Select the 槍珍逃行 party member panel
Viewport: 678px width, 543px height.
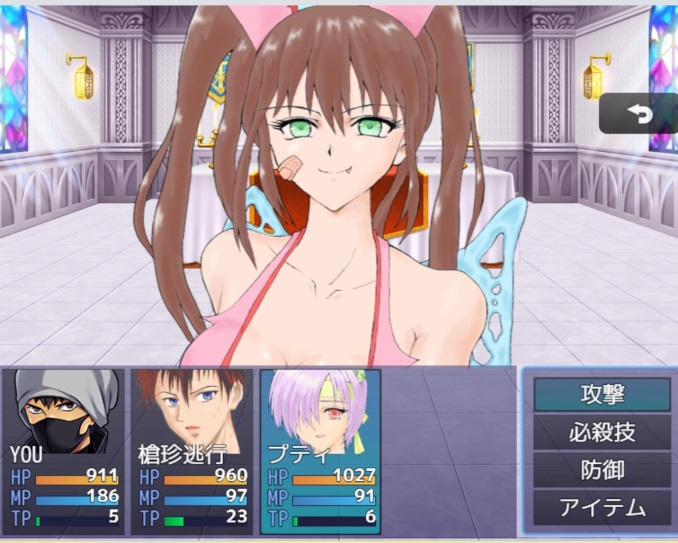coord(192,451)
